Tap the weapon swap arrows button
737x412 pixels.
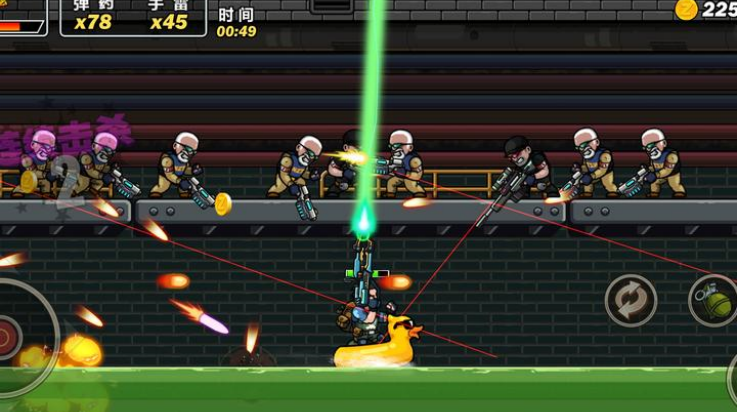pyautogui.click(x=631, y=300)
